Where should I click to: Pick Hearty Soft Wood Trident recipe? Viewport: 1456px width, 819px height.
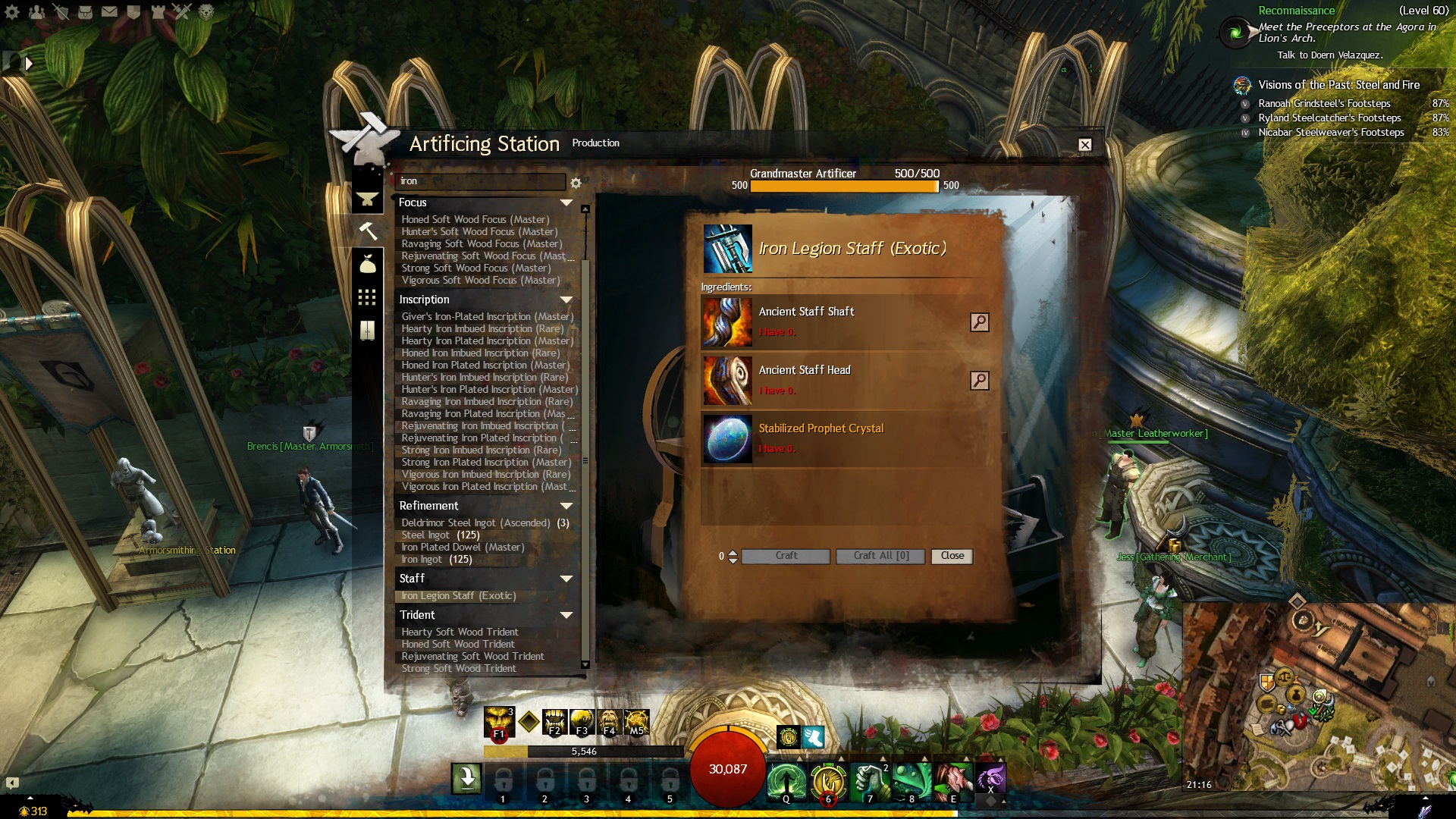(460, 632)
